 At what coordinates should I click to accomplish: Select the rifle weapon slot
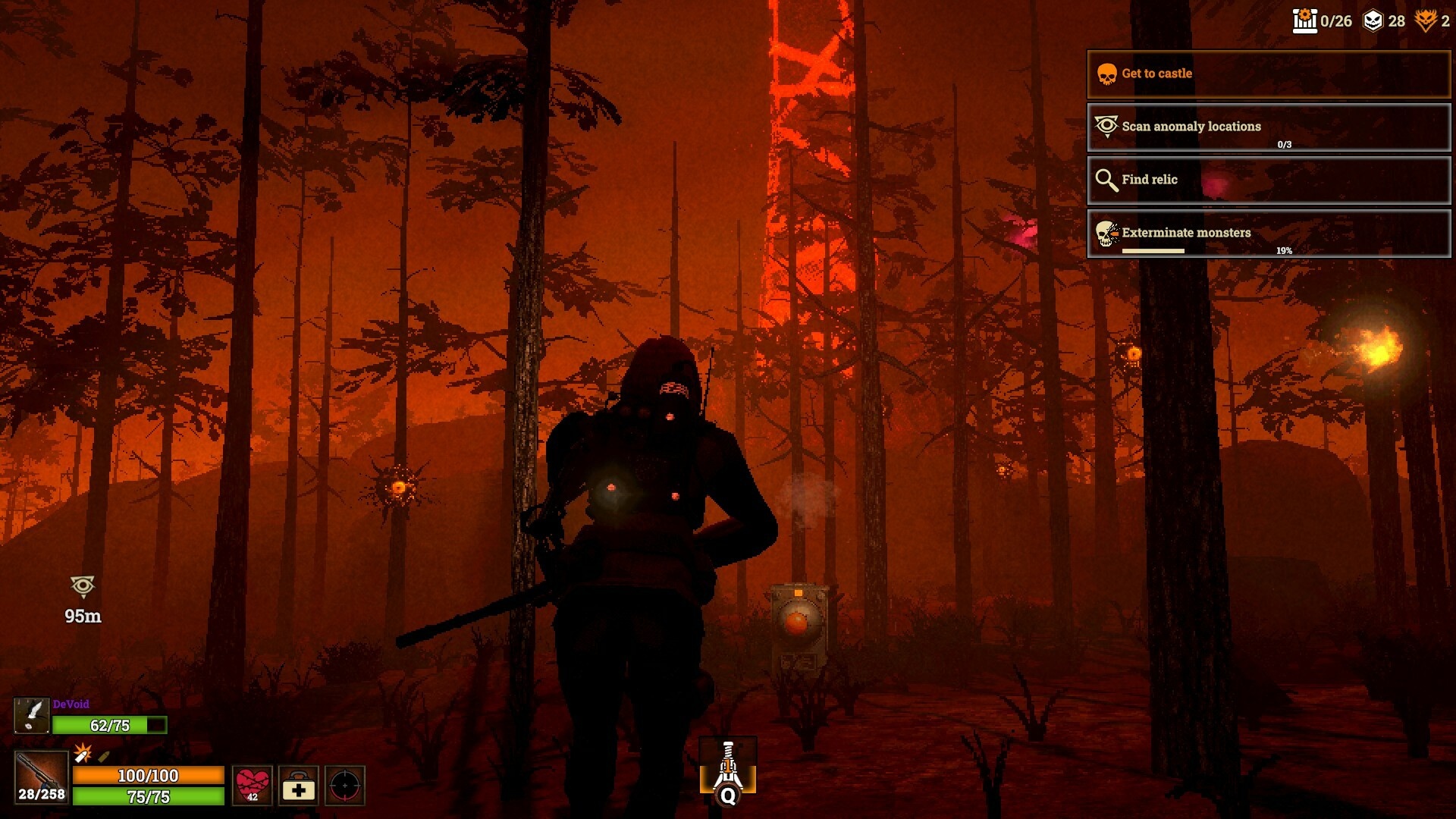tap(41, 777)
